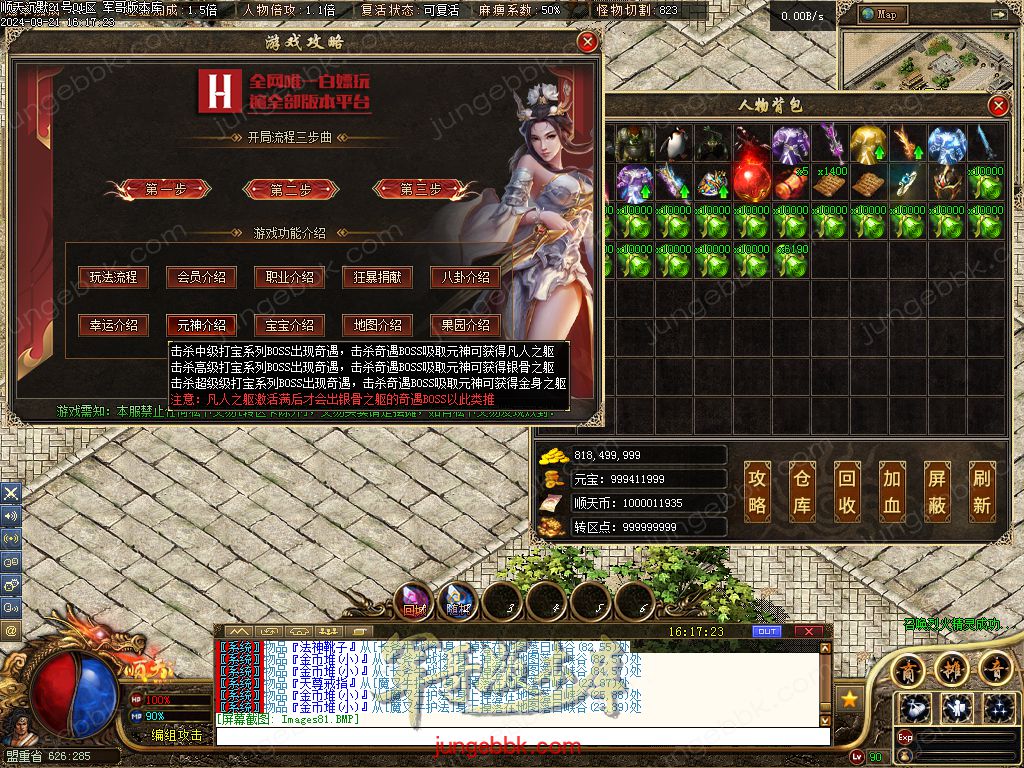
Task: Open the Map button above the minimap
Action: 881,15
